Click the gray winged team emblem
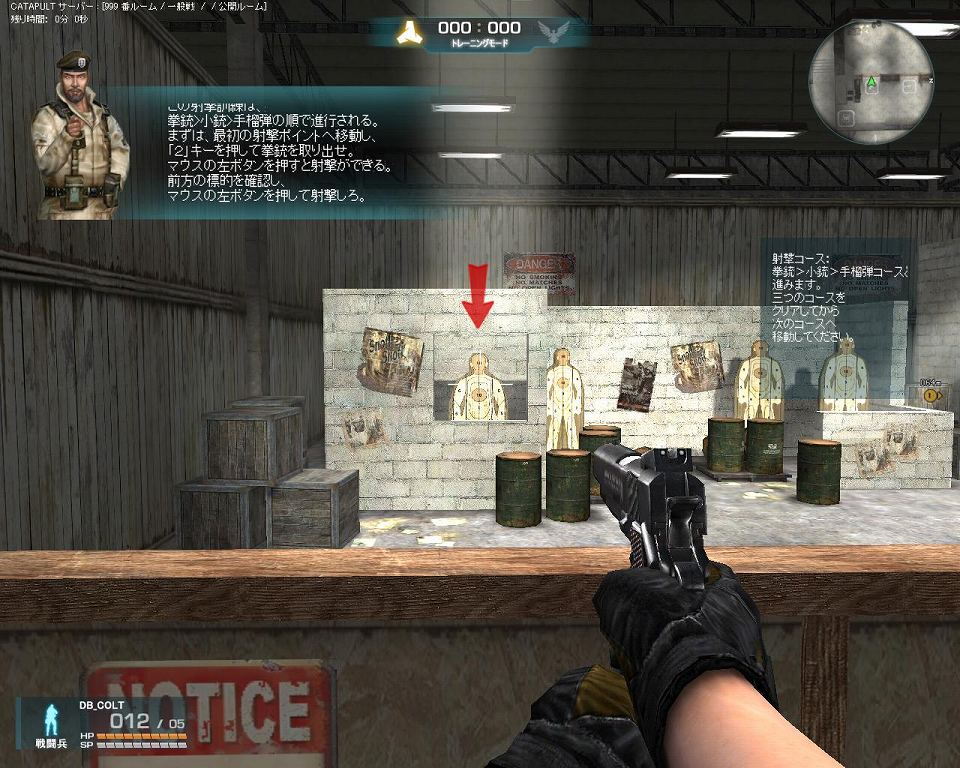Viewport: 960px width, 768px height. click(x=553, y=33)
